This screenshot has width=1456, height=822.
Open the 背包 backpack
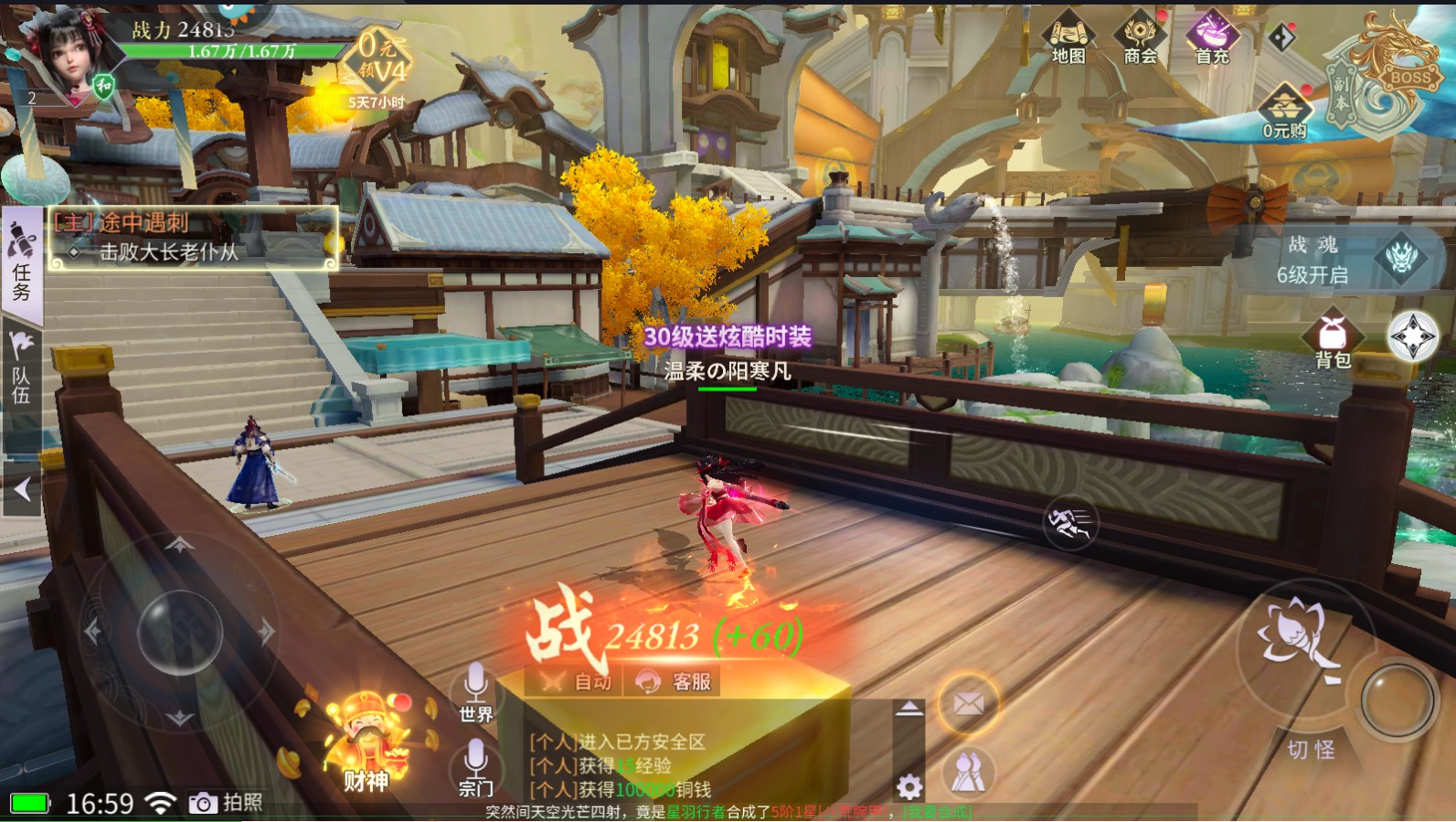[x=1333, y=340]
